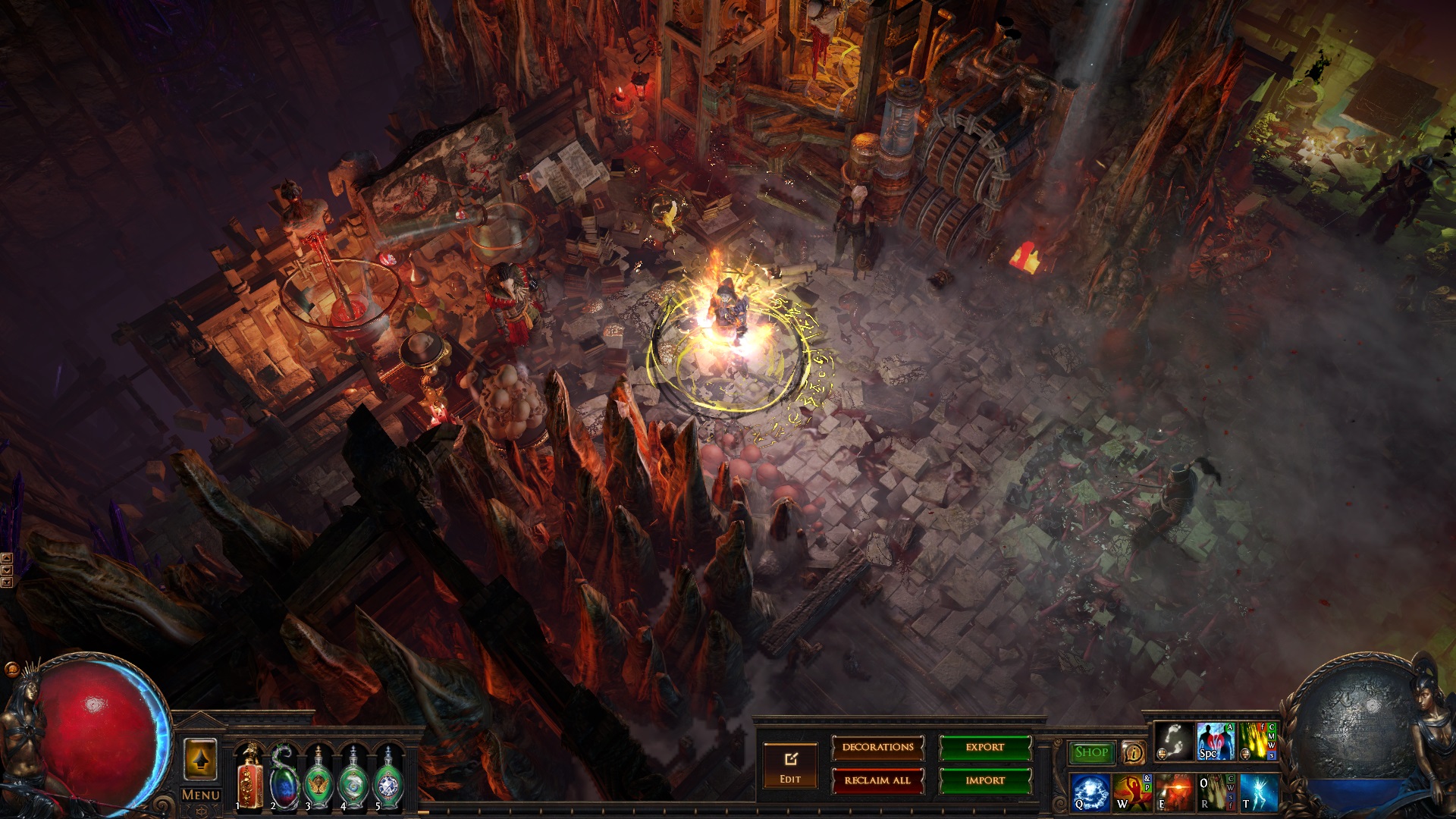This screenshot has height=819, width=1456.
Task: Click the golden level-up arrow button
Action: (x=200, y=759)
